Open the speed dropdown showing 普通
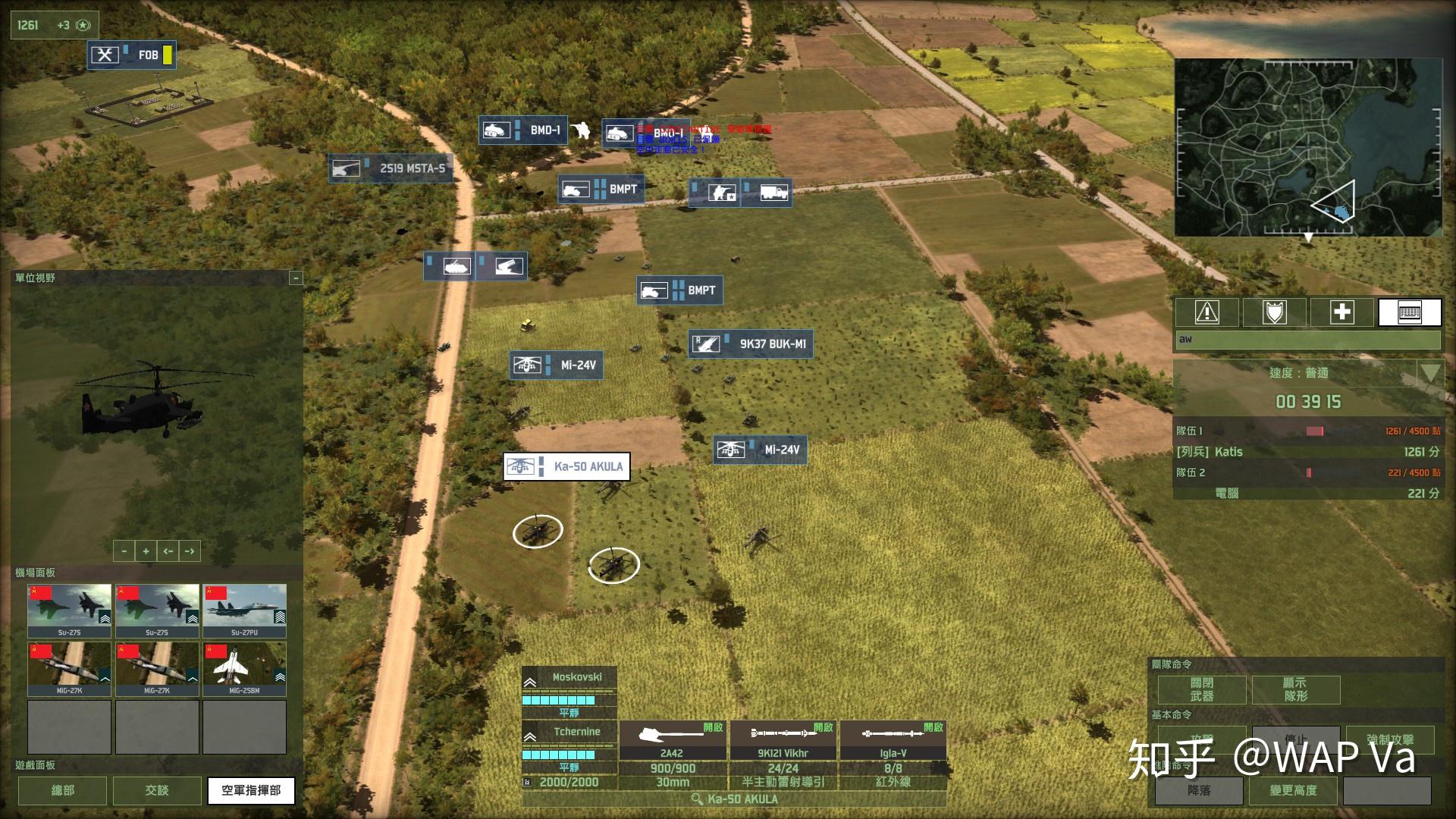1456x819 pixels. tap(1429, 373)
